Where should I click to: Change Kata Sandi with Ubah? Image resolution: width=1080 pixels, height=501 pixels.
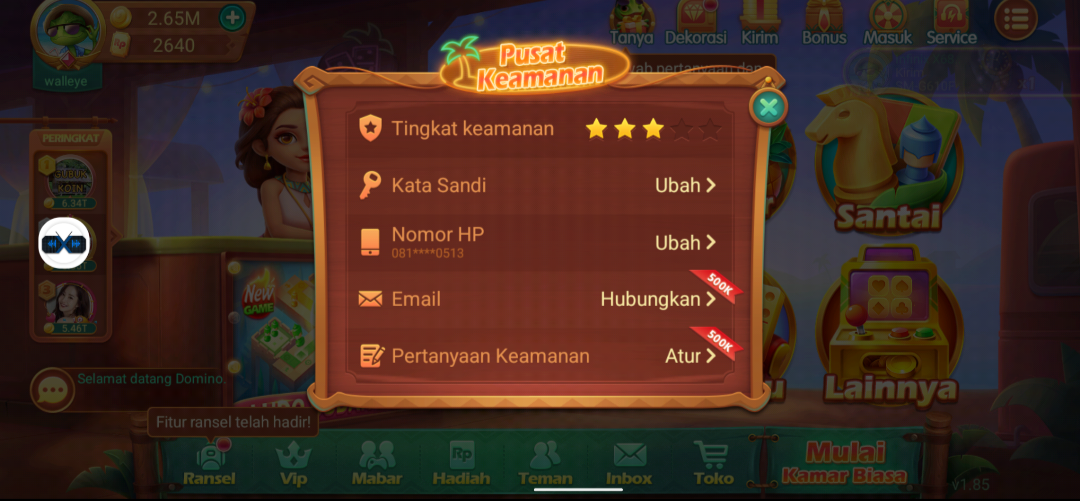click(686, 185)
